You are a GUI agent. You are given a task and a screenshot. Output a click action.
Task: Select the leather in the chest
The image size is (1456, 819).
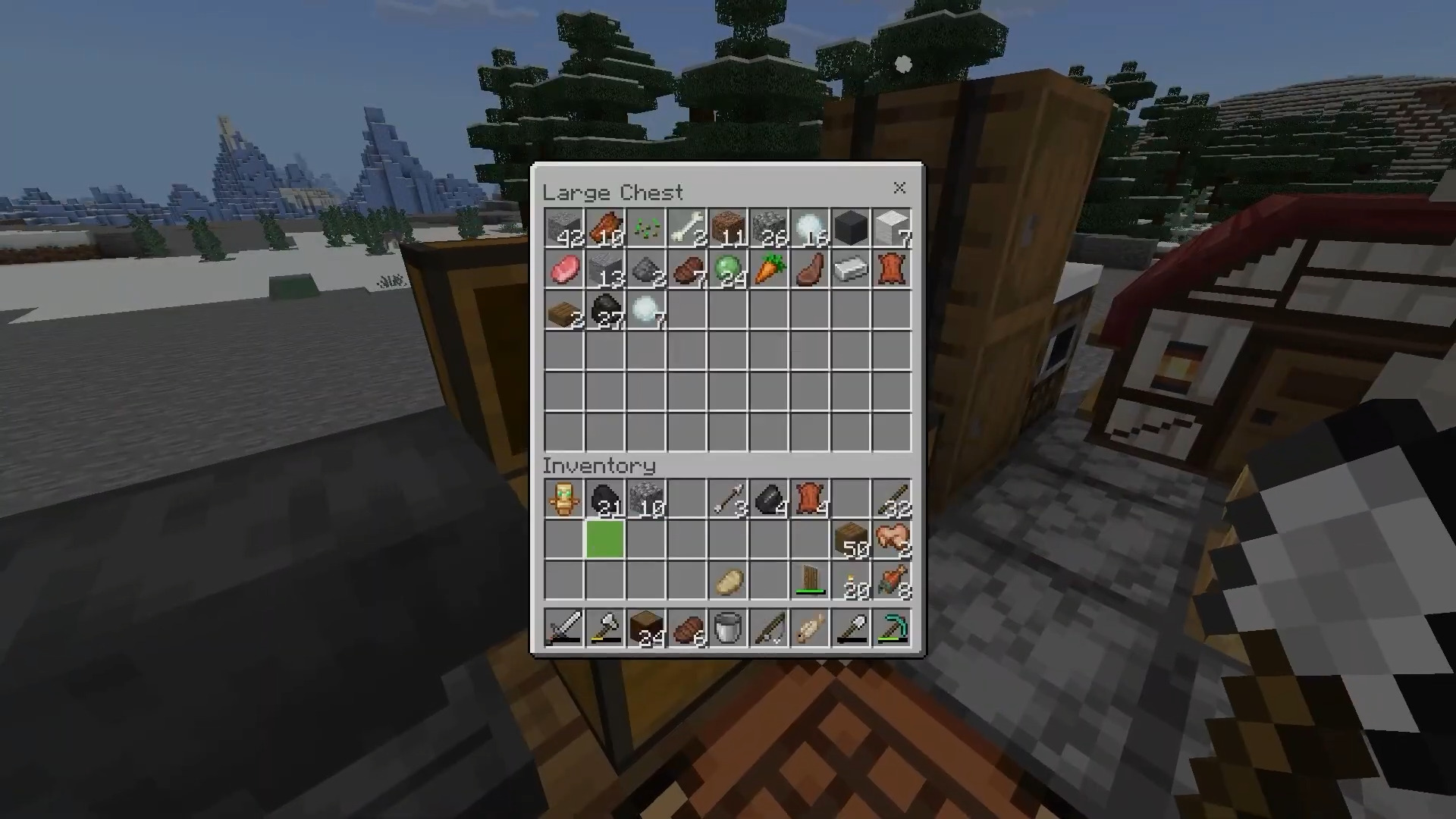(893, 270)
